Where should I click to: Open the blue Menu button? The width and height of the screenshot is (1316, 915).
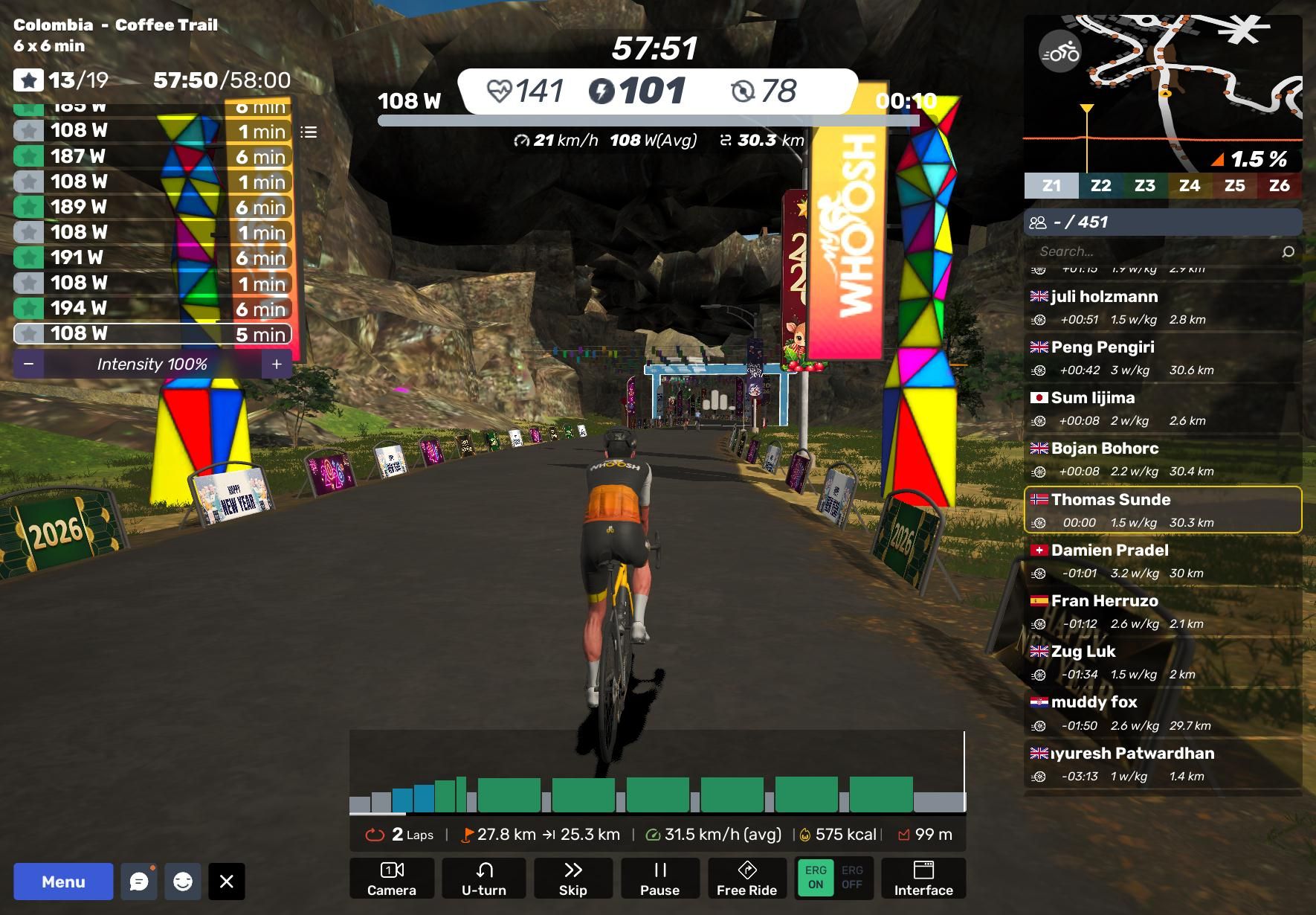coord(63,882)
